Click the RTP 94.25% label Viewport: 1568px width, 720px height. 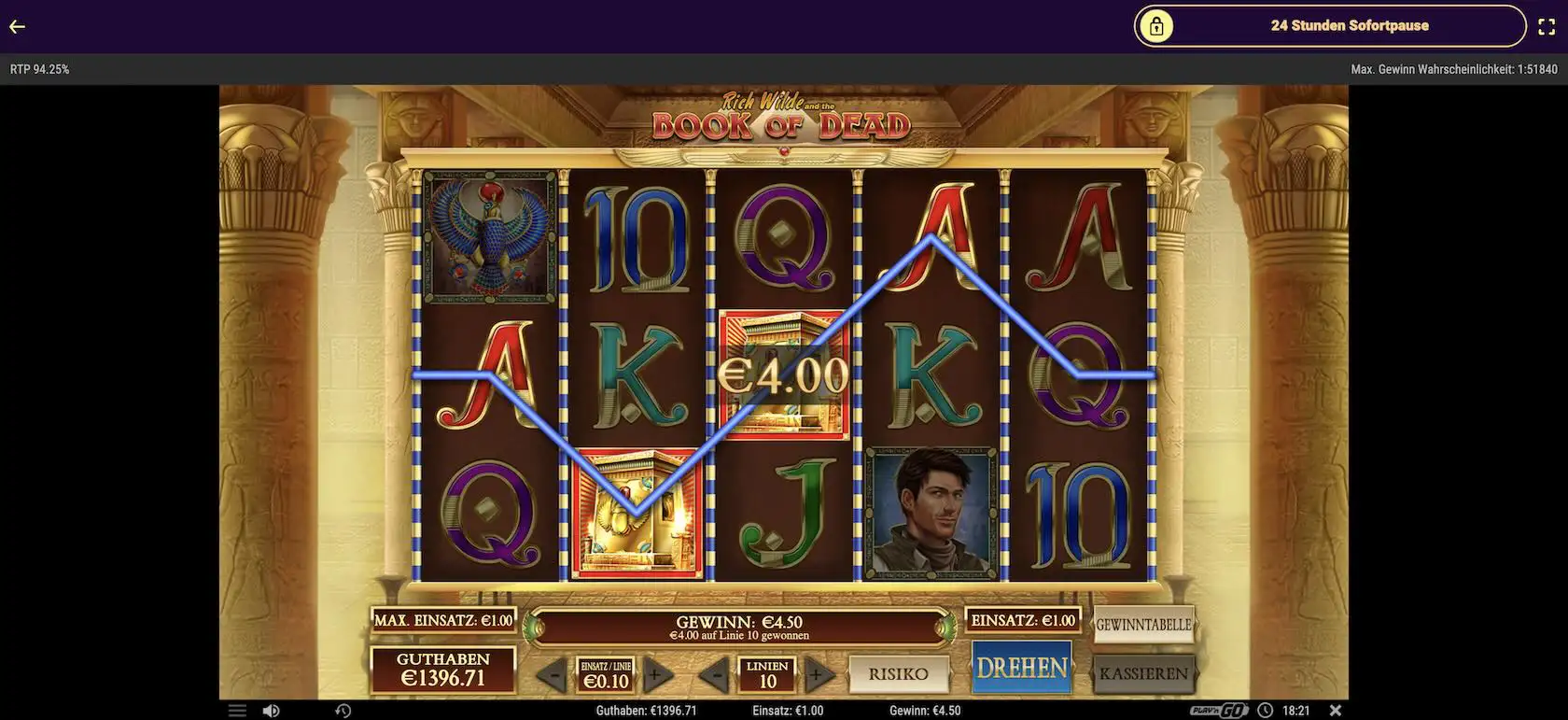click(x=38, y=67)
